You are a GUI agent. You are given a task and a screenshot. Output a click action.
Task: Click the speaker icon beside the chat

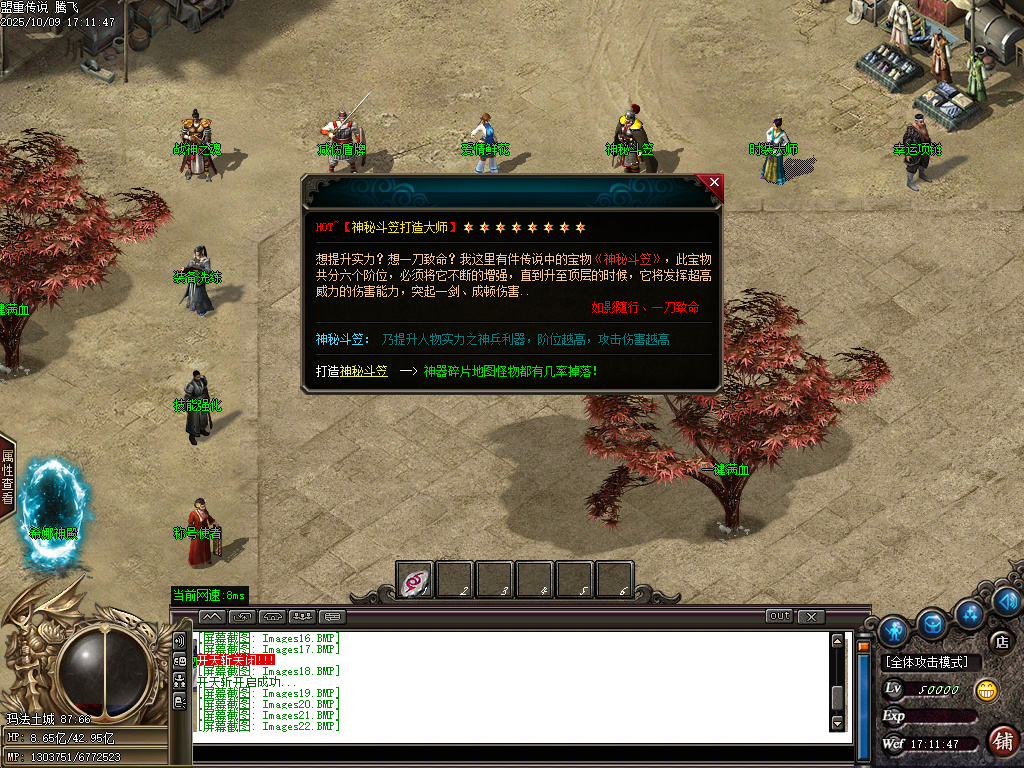tap(180, 640)
